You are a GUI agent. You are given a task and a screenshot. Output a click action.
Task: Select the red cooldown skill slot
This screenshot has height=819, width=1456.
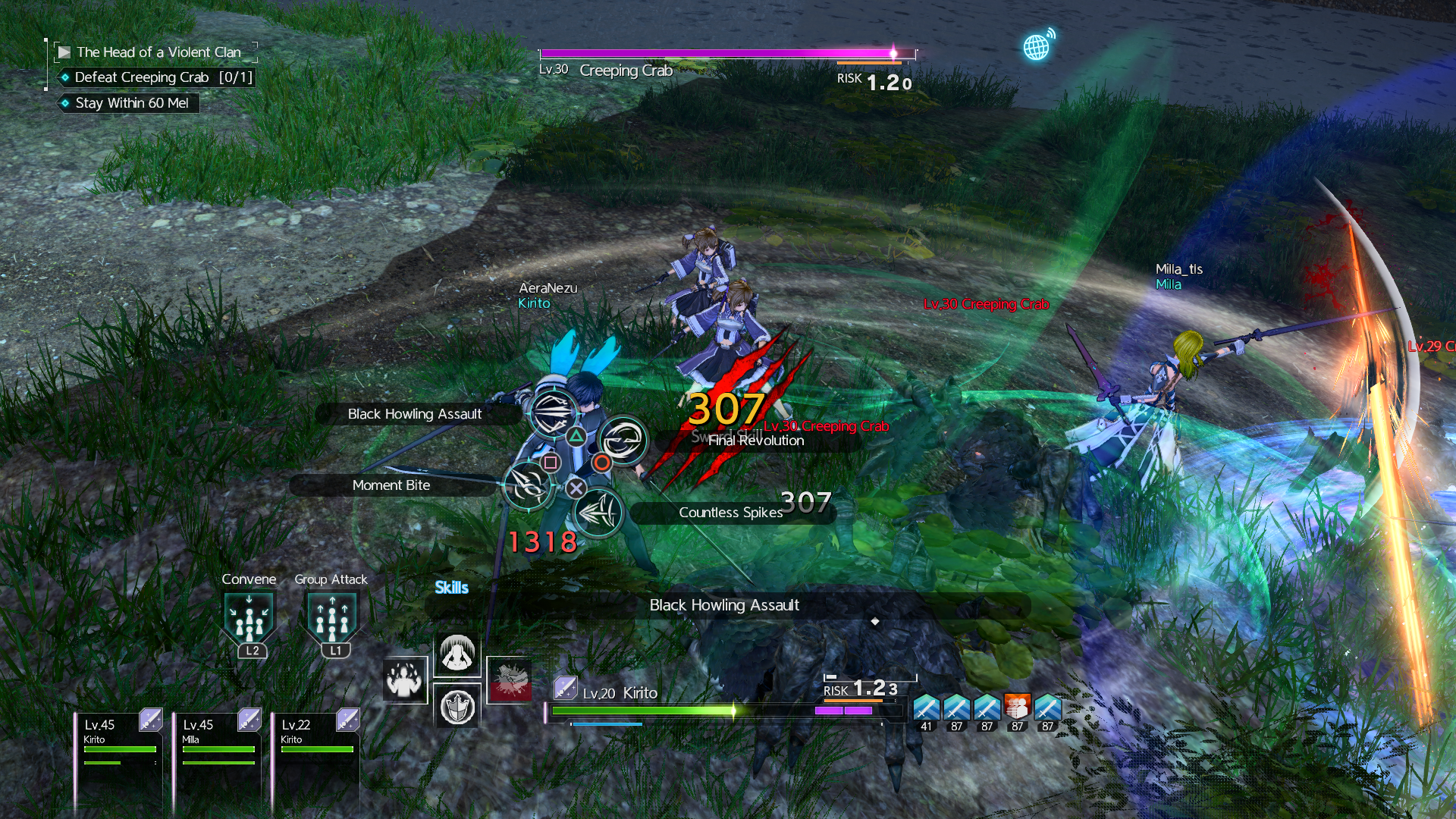(509, 679)
